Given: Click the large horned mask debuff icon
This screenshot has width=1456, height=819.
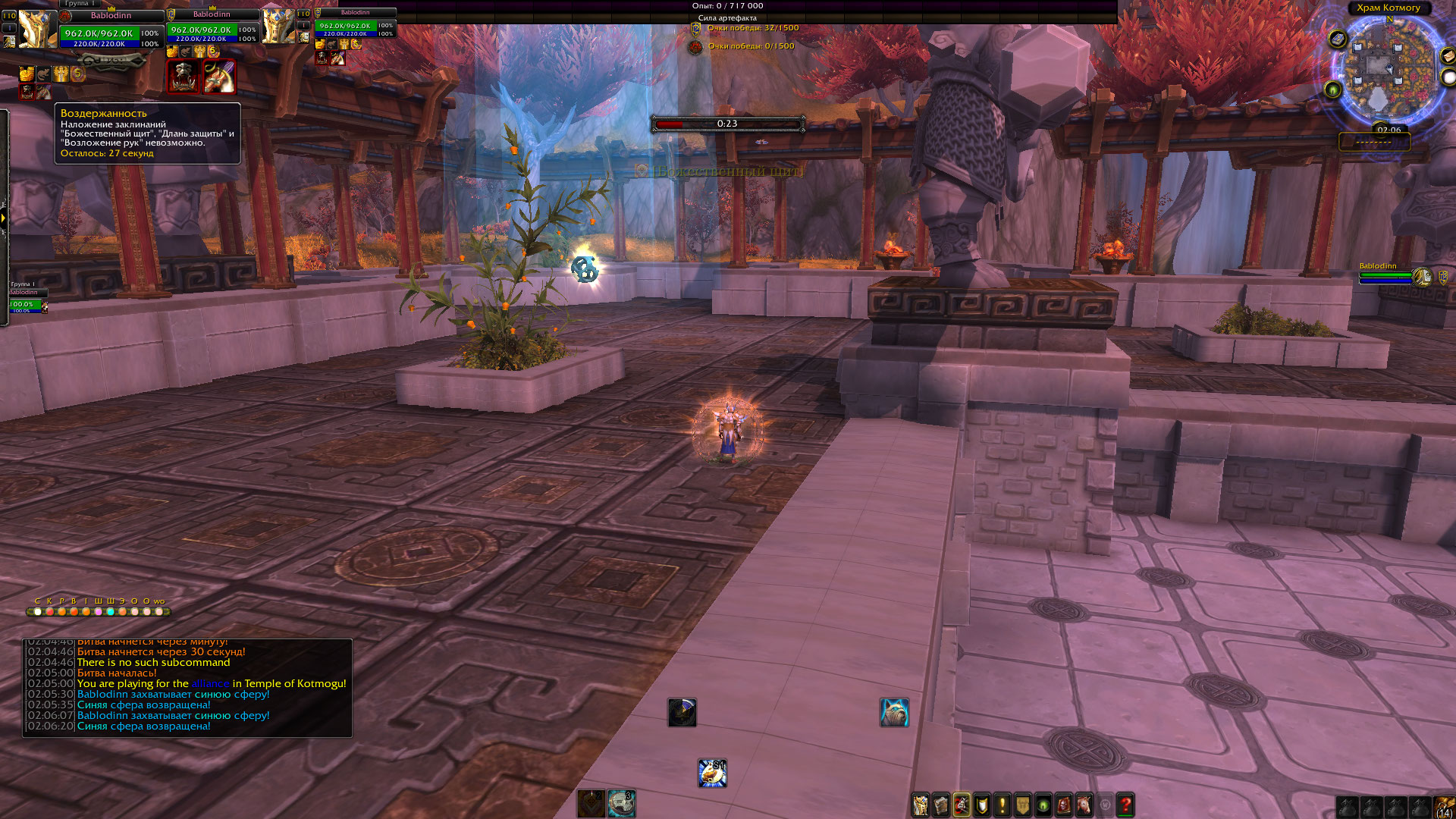Looking at the screenshot, I should [184, 77].
